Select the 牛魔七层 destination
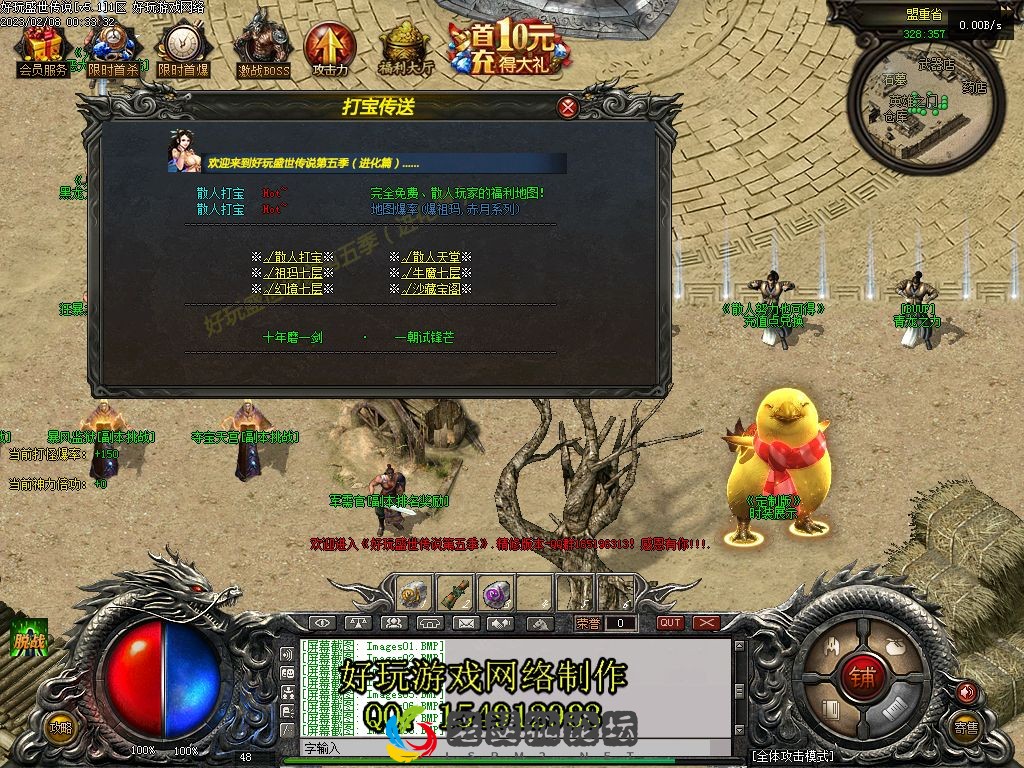 tap(430, 273)
